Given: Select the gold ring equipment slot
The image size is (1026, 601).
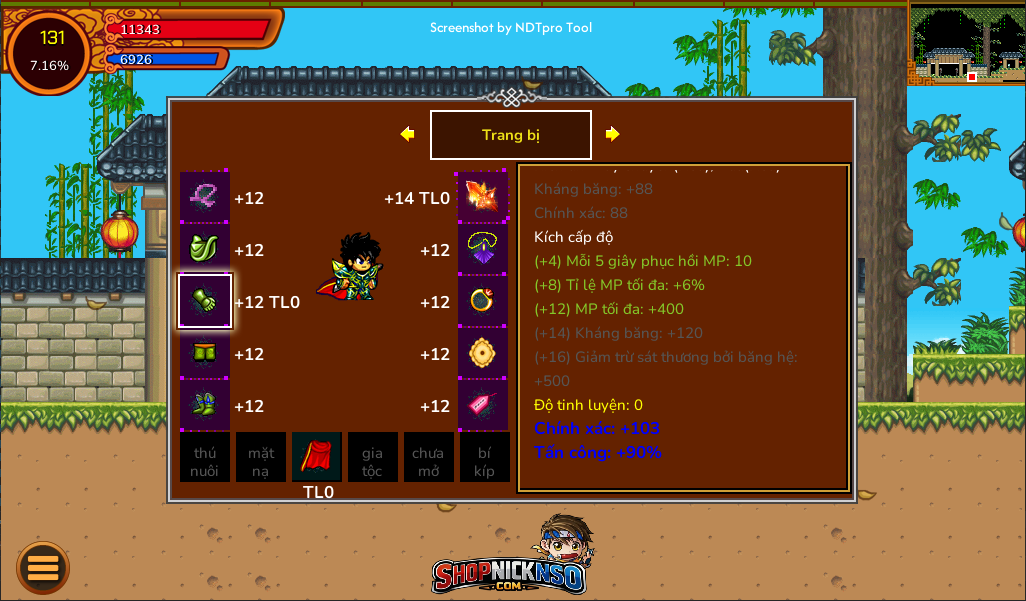Looking at the screenshot, I should click(483, 301).
